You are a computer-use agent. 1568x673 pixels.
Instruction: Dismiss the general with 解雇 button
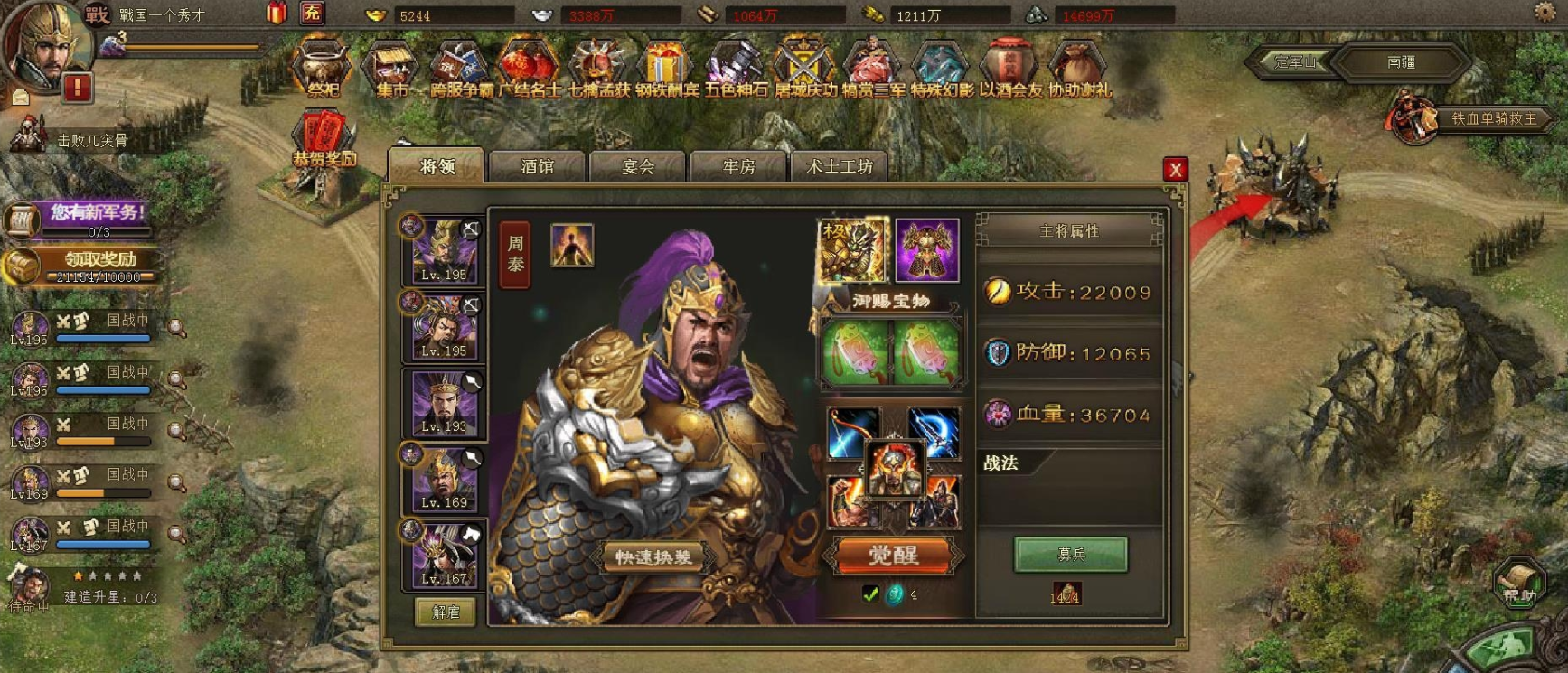(x=446, y=612)
